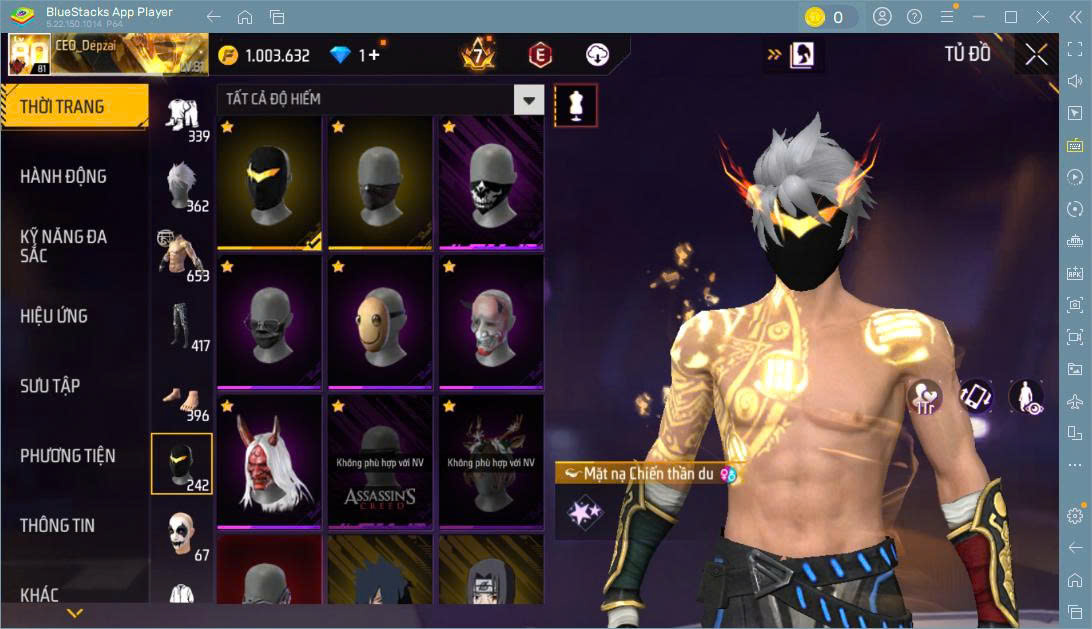Switch to the Hiệu Ứng tab
Image resolution: width=1092 pixels, height=629 pixels.
(x=54, y=316)
